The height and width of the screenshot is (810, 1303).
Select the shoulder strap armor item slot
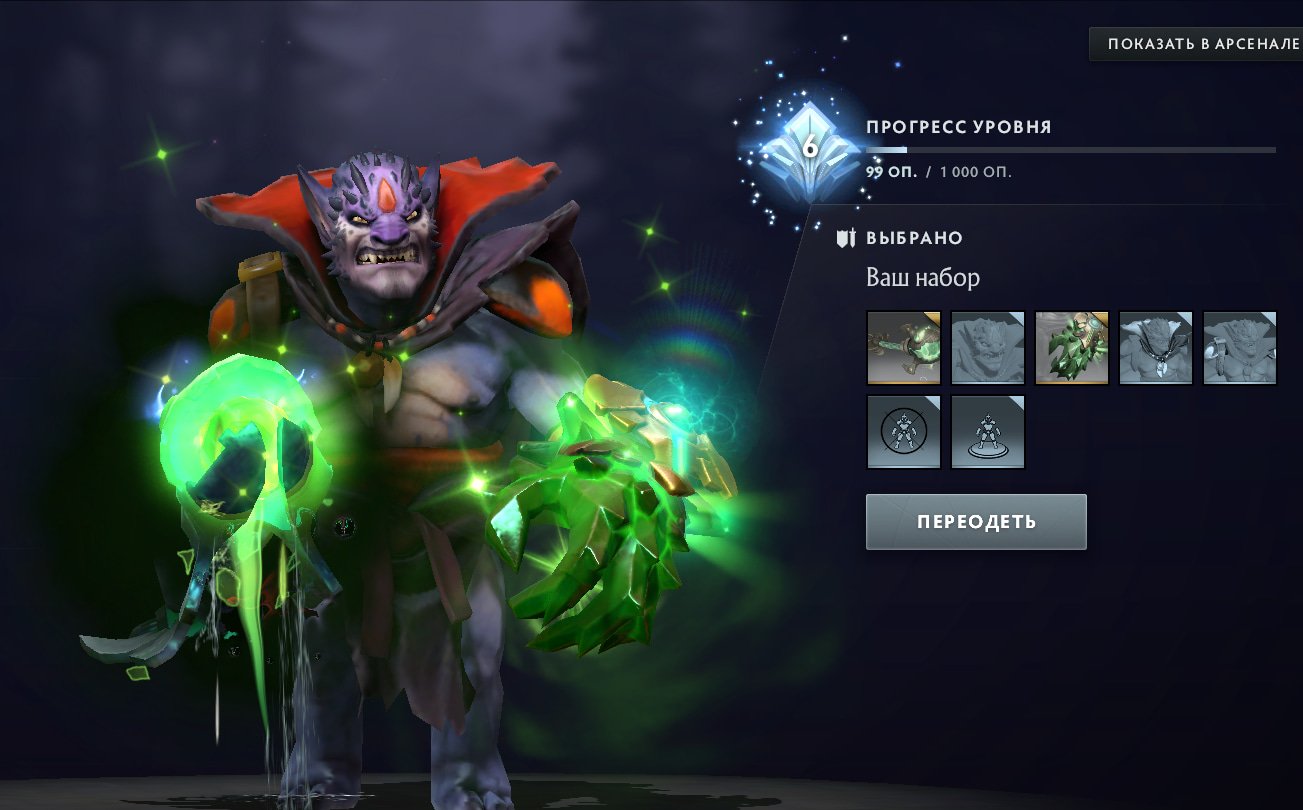coord(1239,349)
